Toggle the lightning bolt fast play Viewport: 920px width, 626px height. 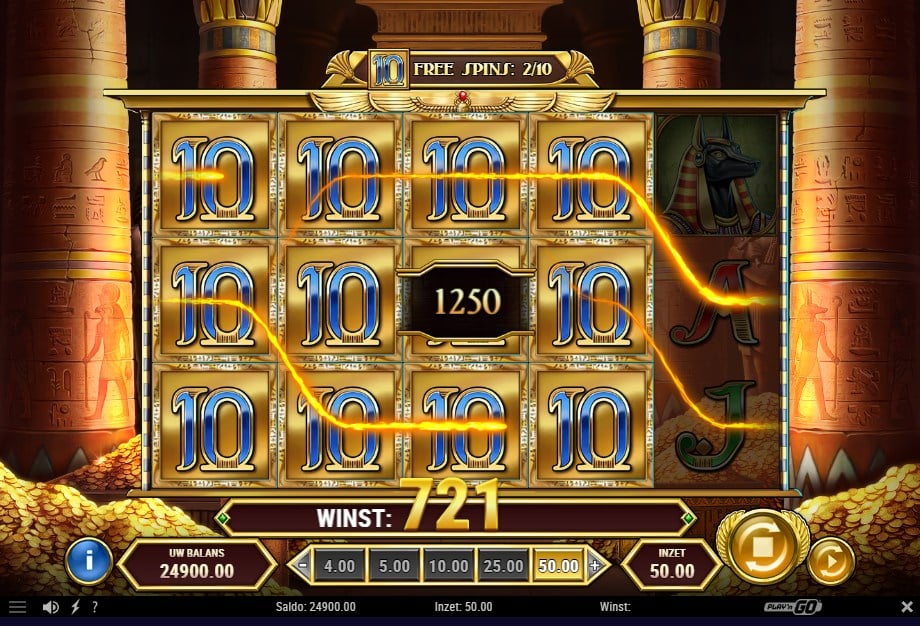(x=75, y=607)
